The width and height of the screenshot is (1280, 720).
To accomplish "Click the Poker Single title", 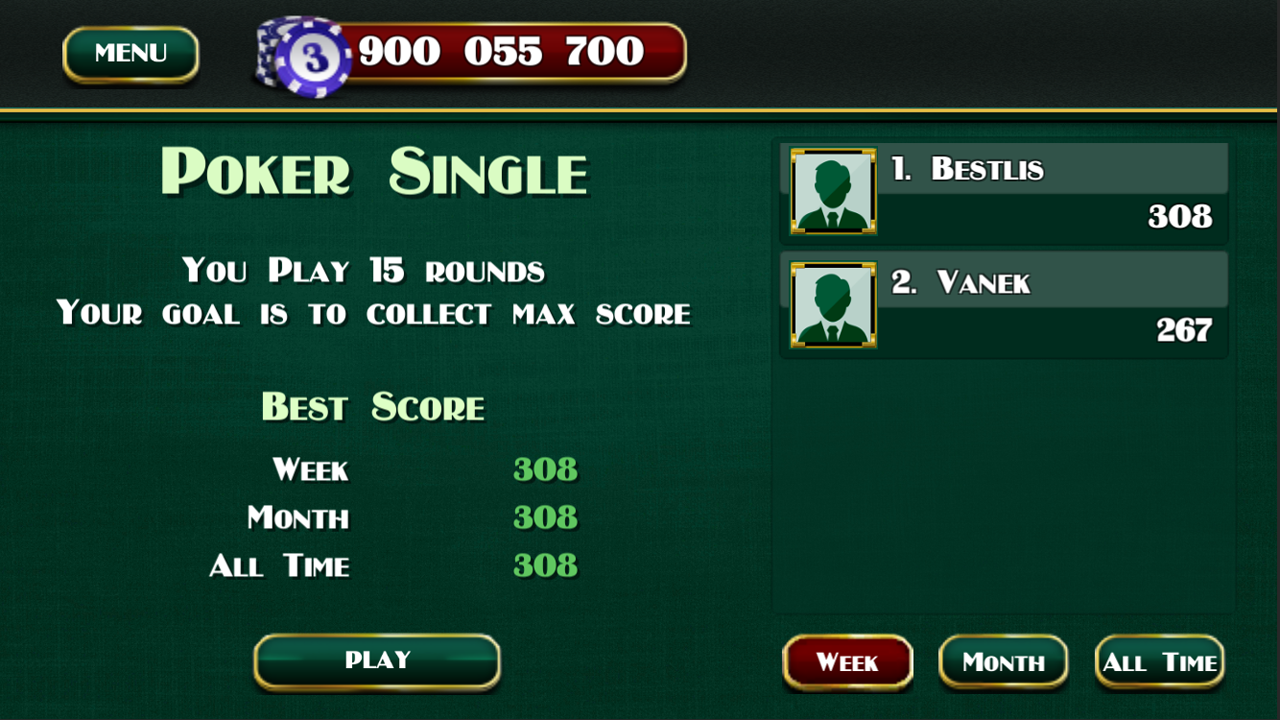I will click(x=377, y=173).
